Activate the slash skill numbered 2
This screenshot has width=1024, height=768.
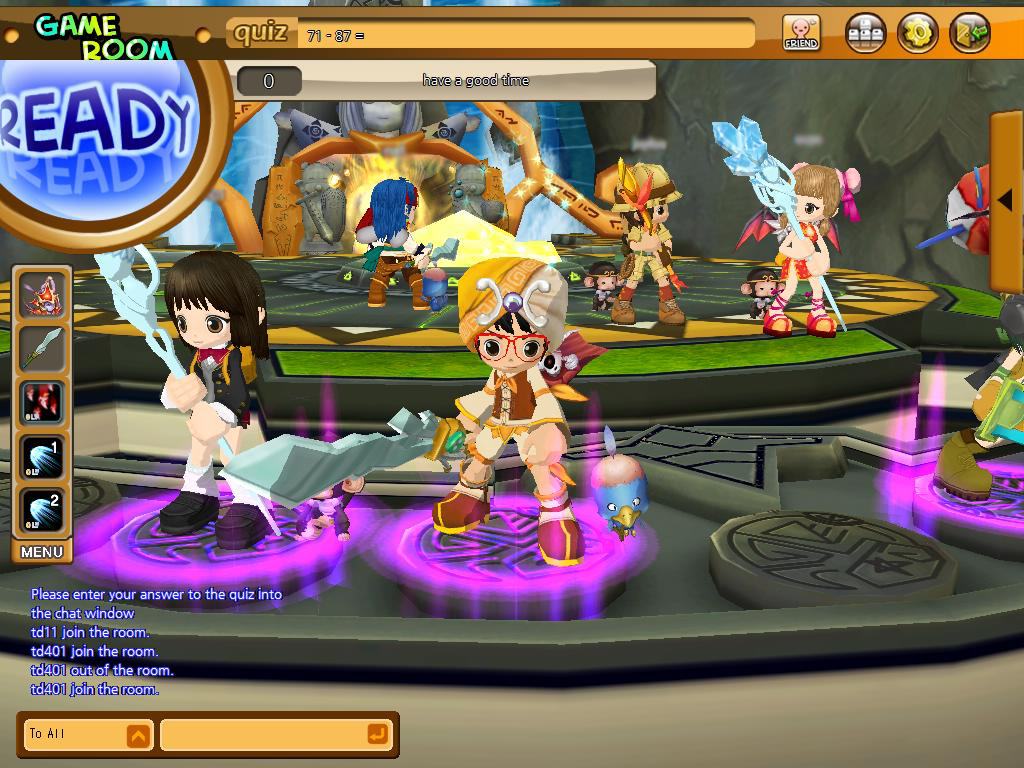click(42, 510)
